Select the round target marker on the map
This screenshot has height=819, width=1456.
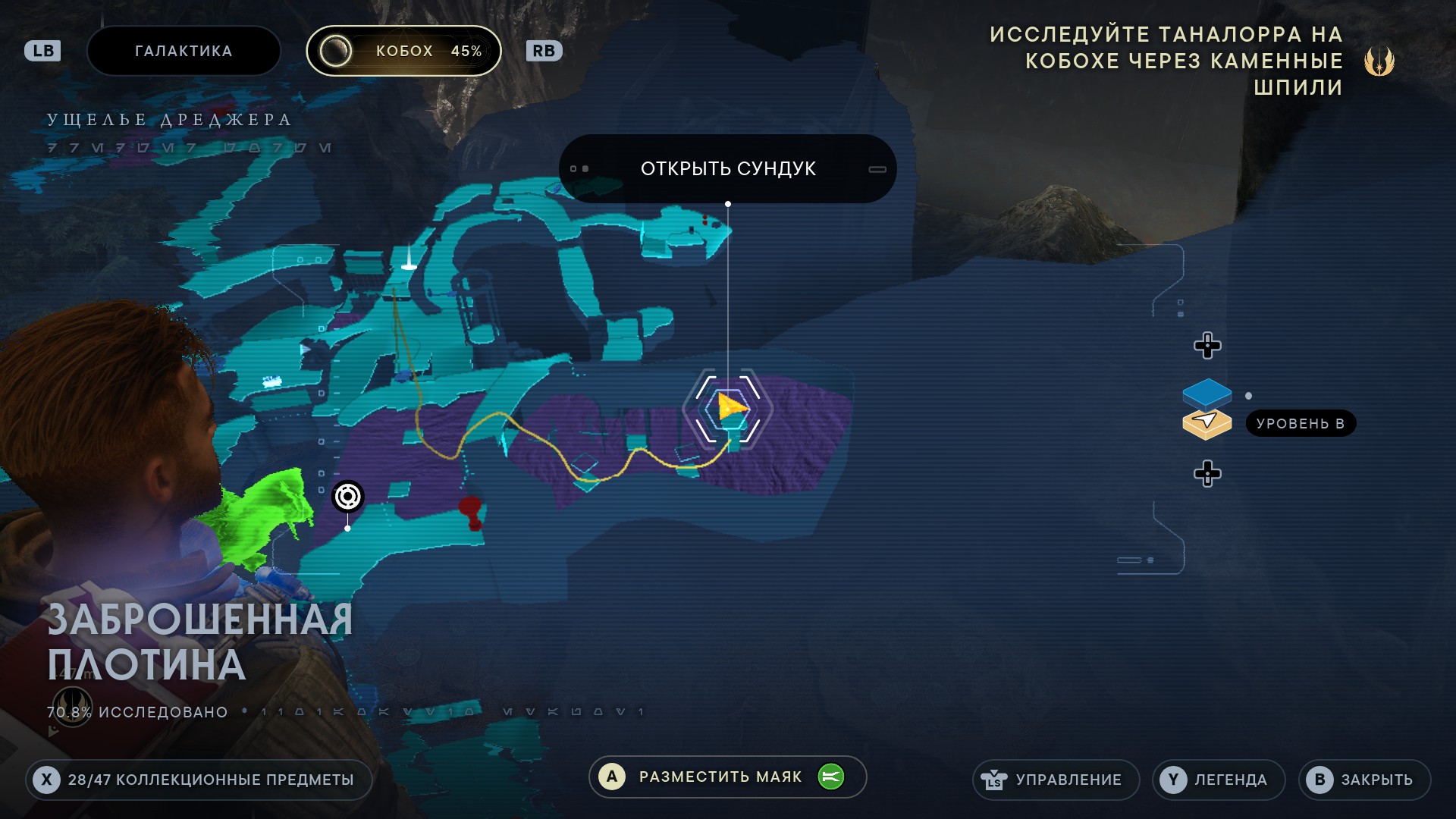[348, 497]
